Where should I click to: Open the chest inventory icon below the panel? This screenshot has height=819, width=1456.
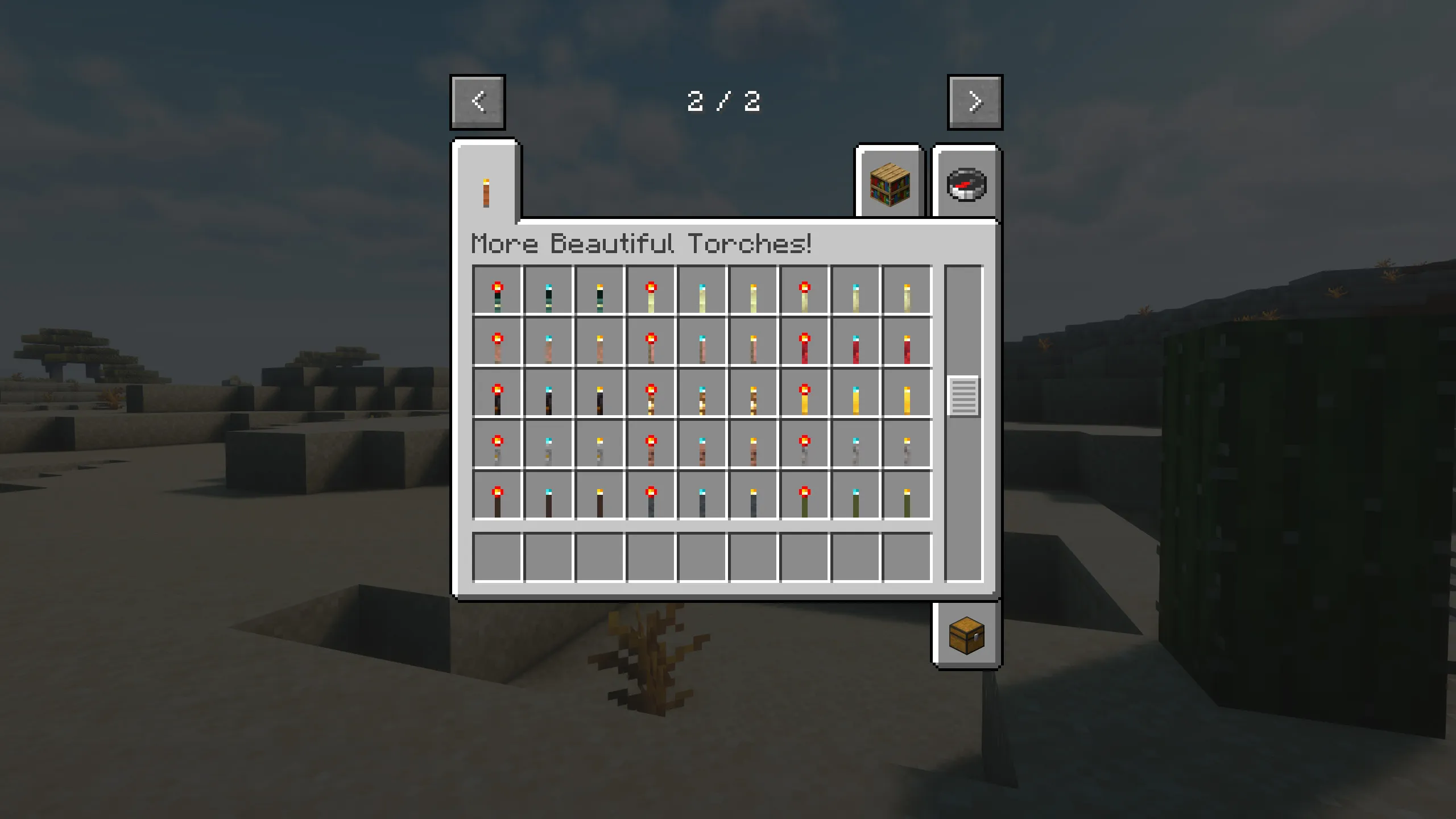click(x=967, y=636)
